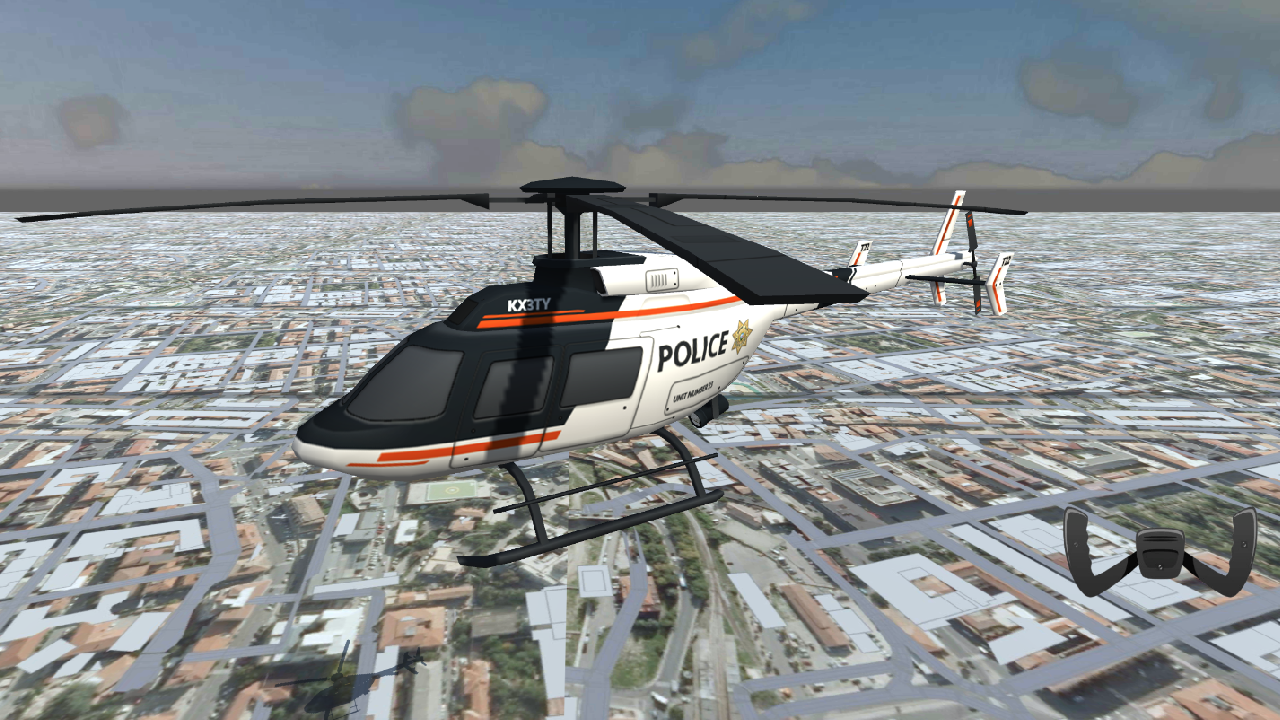The width and height of the screenshot is (1280, 720).
Task: Click the center hub of the steering yoke
Action: coord(1160,550)
